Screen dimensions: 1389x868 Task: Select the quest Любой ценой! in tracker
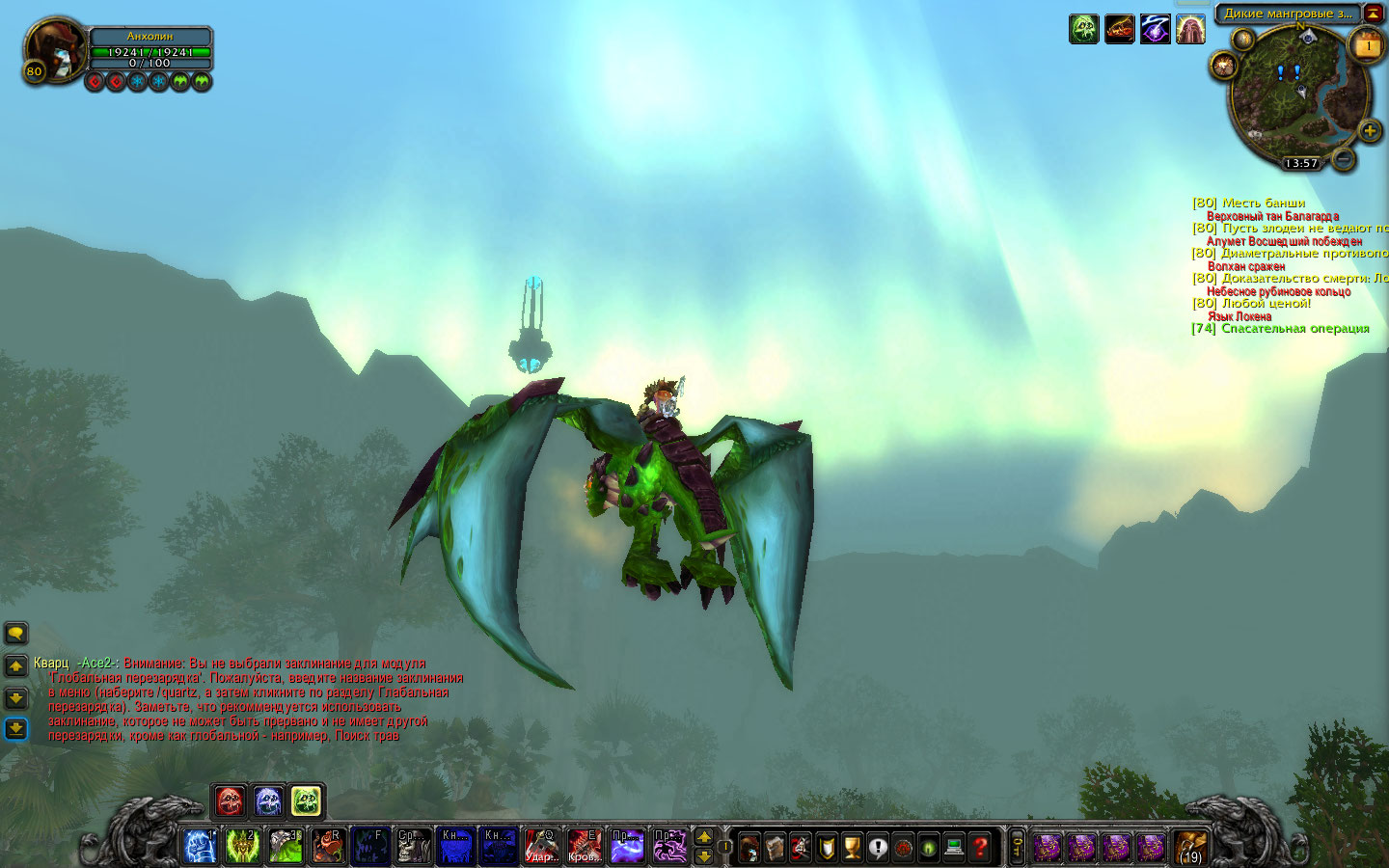coord(1266,303)
